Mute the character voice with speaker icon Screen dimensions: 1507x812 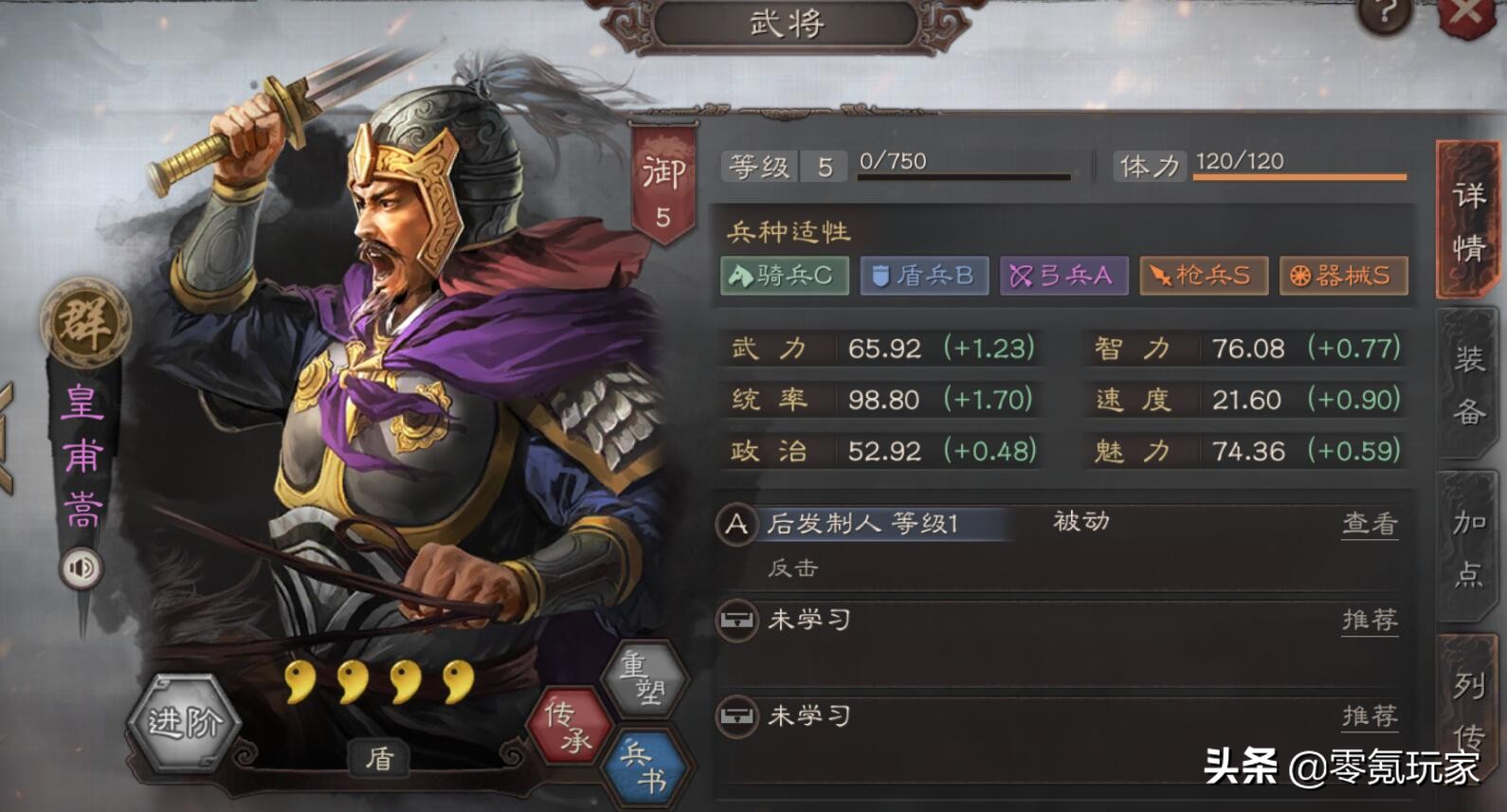pyautogui.click(x=80, y=569)
